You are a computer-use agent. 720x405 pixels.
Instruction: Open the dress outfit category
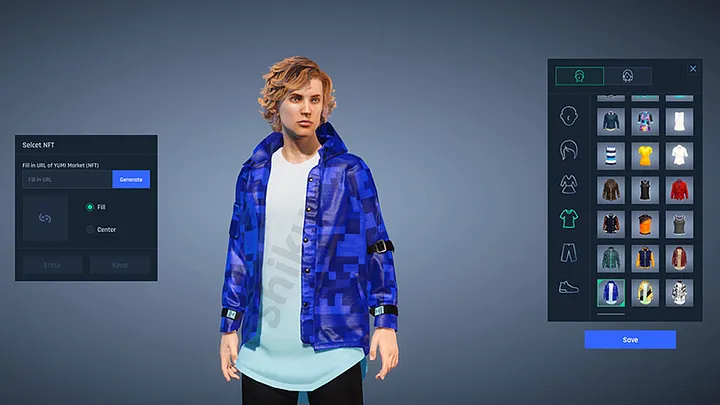click(x=570, y=183)
